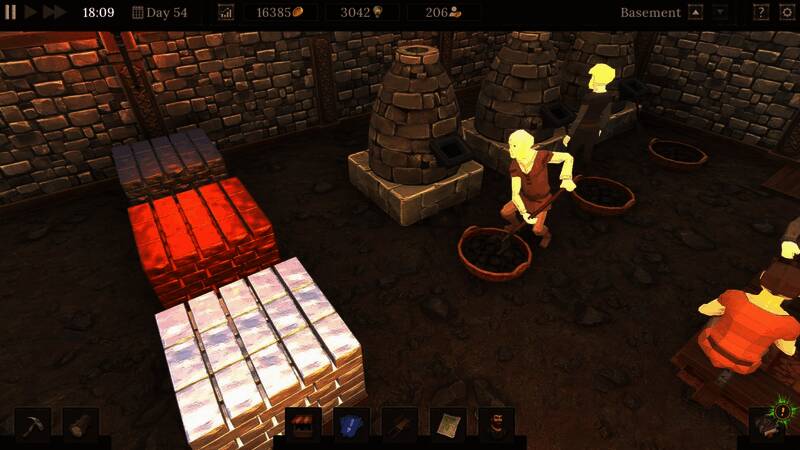Select the wooden log build tool
The image size is (800, 450).
point(80,424)
